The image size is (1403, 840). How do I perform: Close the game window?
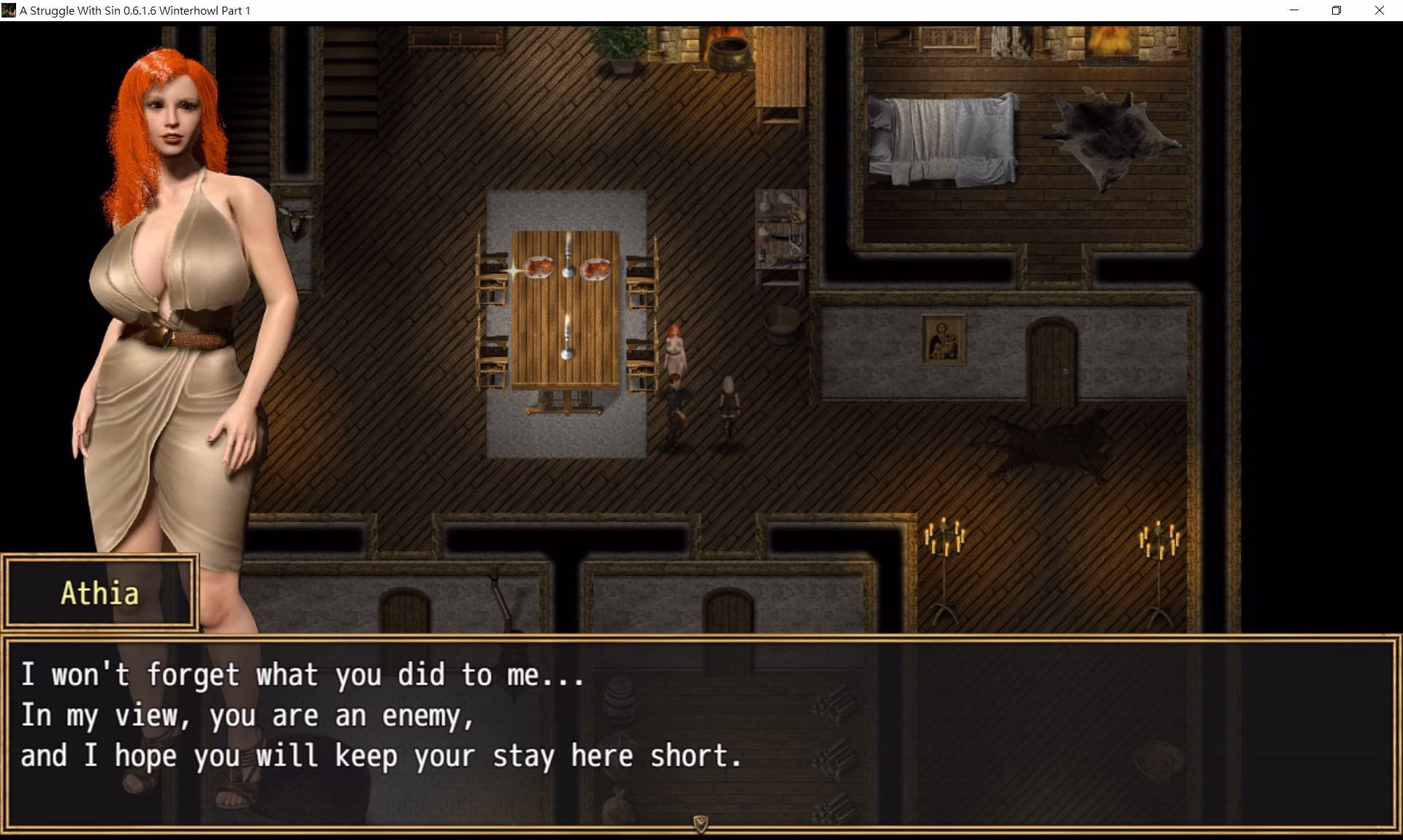click(x=1379, y=10)
